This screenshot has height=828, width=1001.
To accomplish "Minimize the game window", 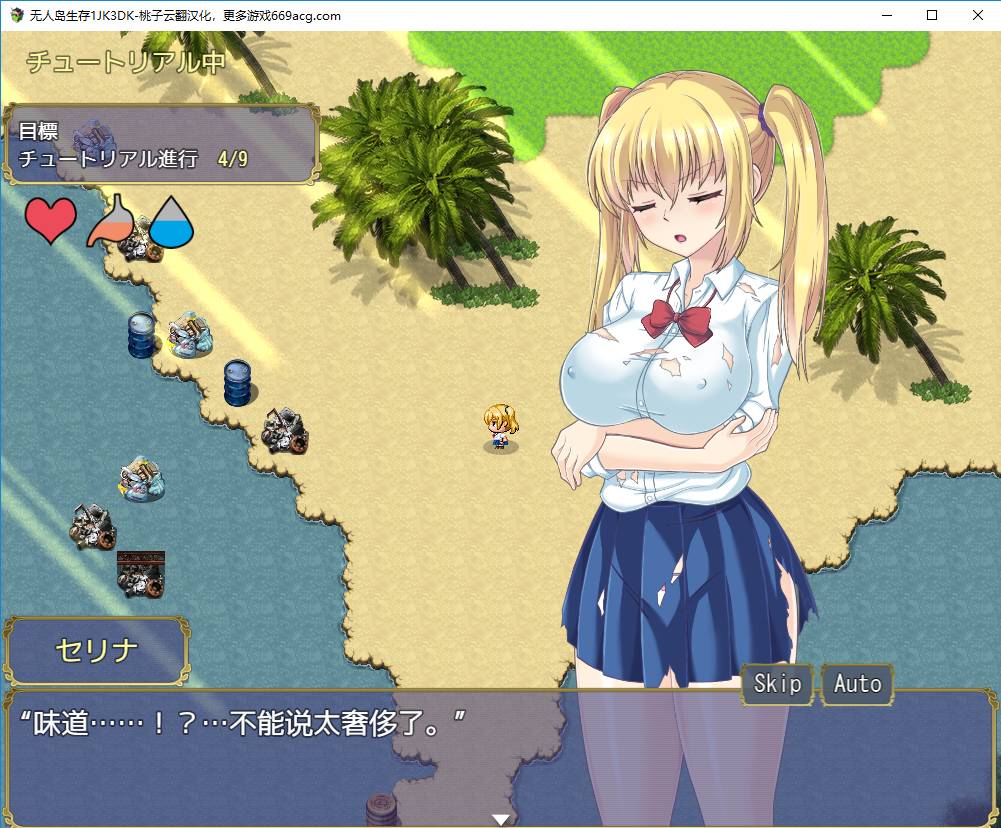I will (x=885, y=15).
